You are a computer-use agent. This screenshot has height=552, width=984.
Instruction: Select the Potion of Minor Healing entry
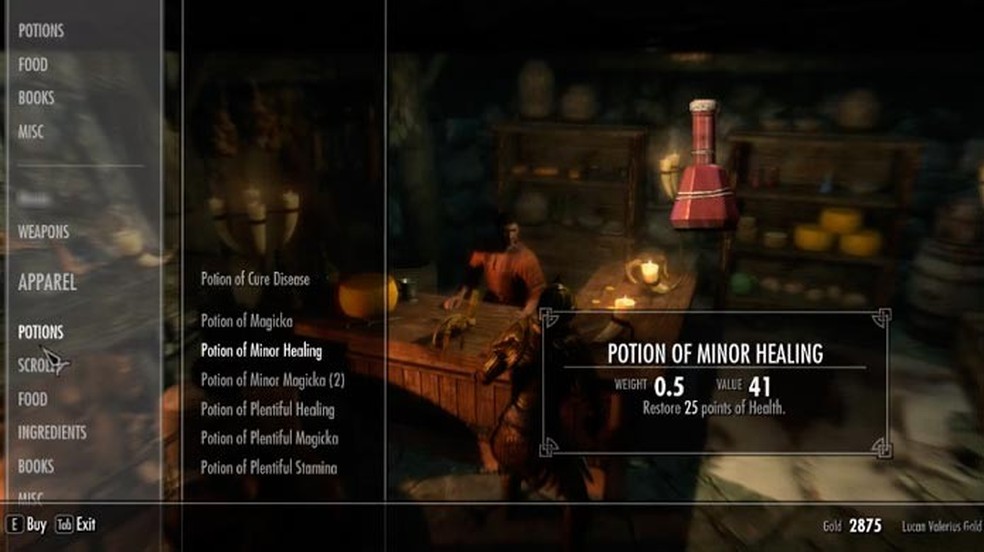261,351
